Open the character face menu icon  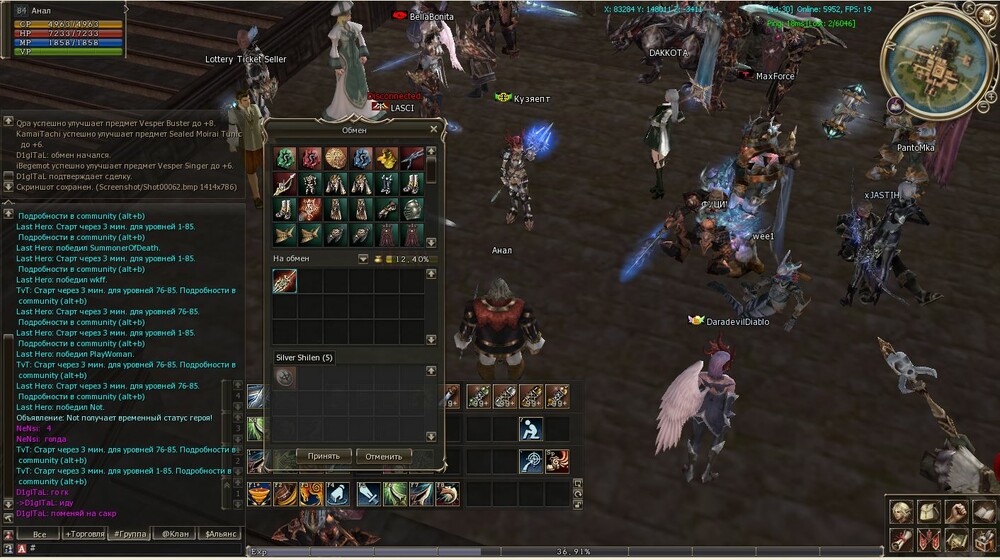click(x=900, y=511)
